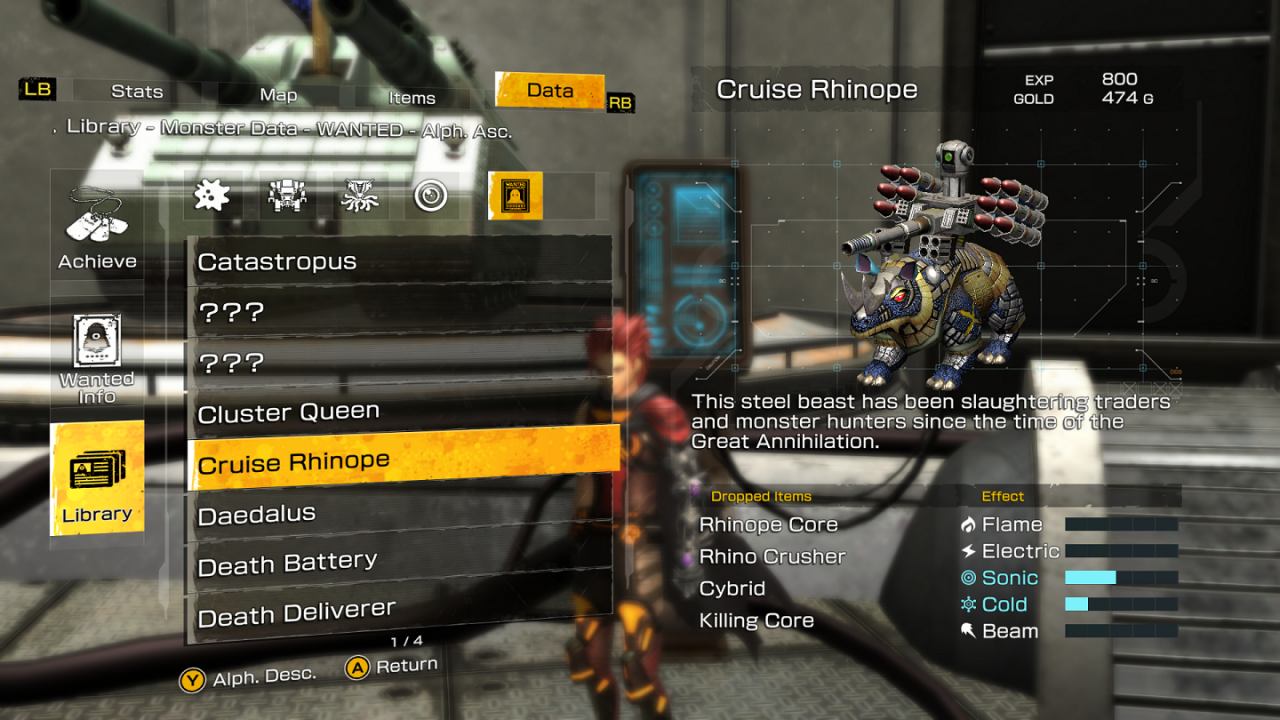
Task: Choose the circular eye monster category
Action: 431,196
